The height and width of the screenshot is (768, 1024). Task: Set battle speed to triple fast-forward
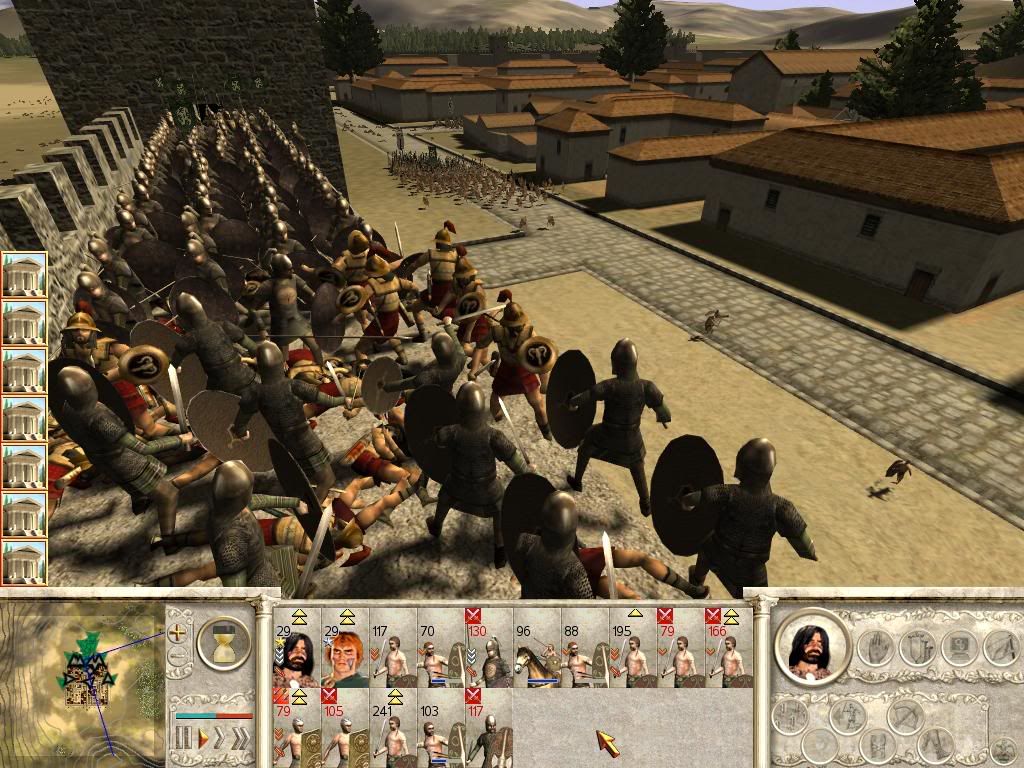click(242, 739)
